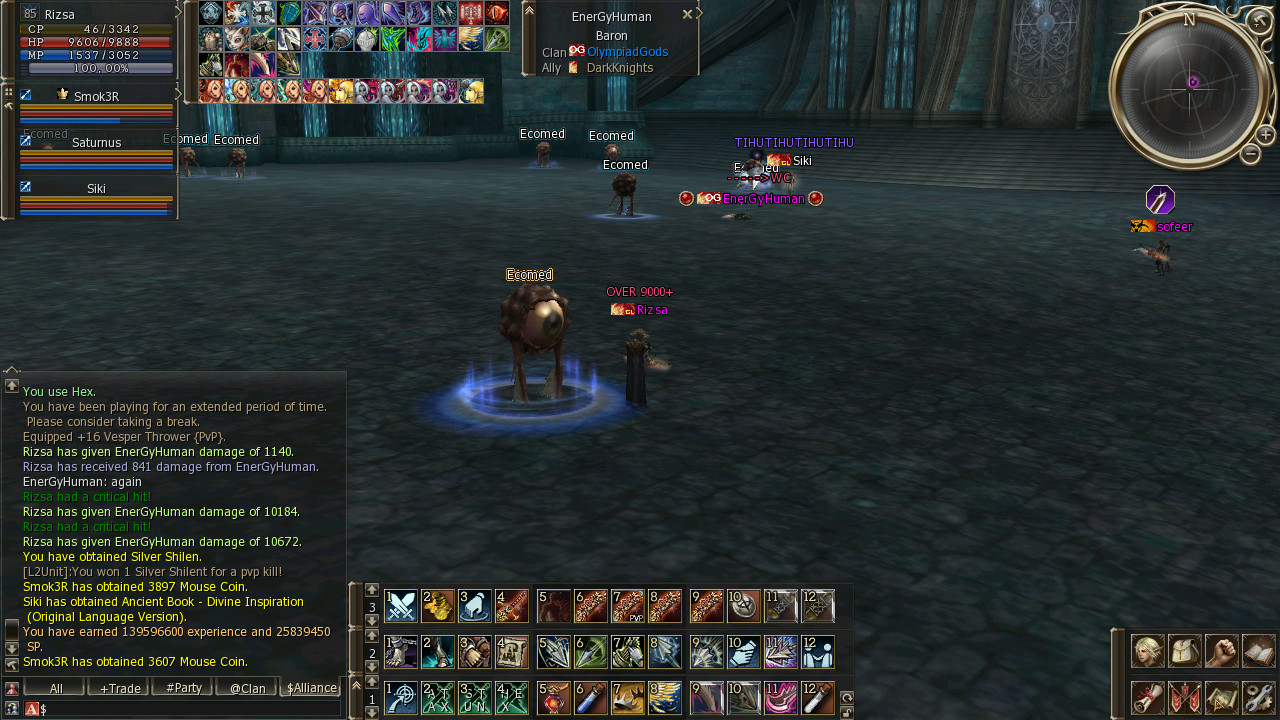Image resolution: width=1280 pixels, height=720 pixels.
Task: Use the STUN macro on the hotbar
Action: click(475, 697)
